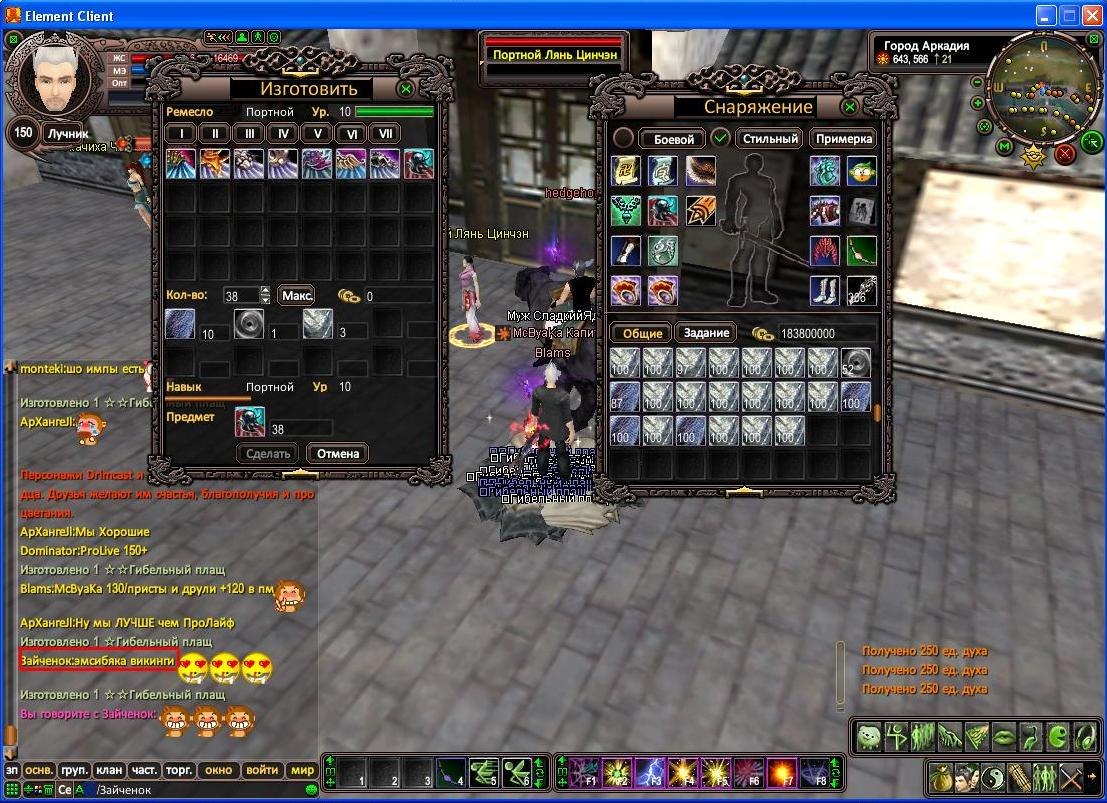The width and height of the screenshot is (1107, 803).
Task: Activate the F3 lightning skill
Action: coord(650,772)
